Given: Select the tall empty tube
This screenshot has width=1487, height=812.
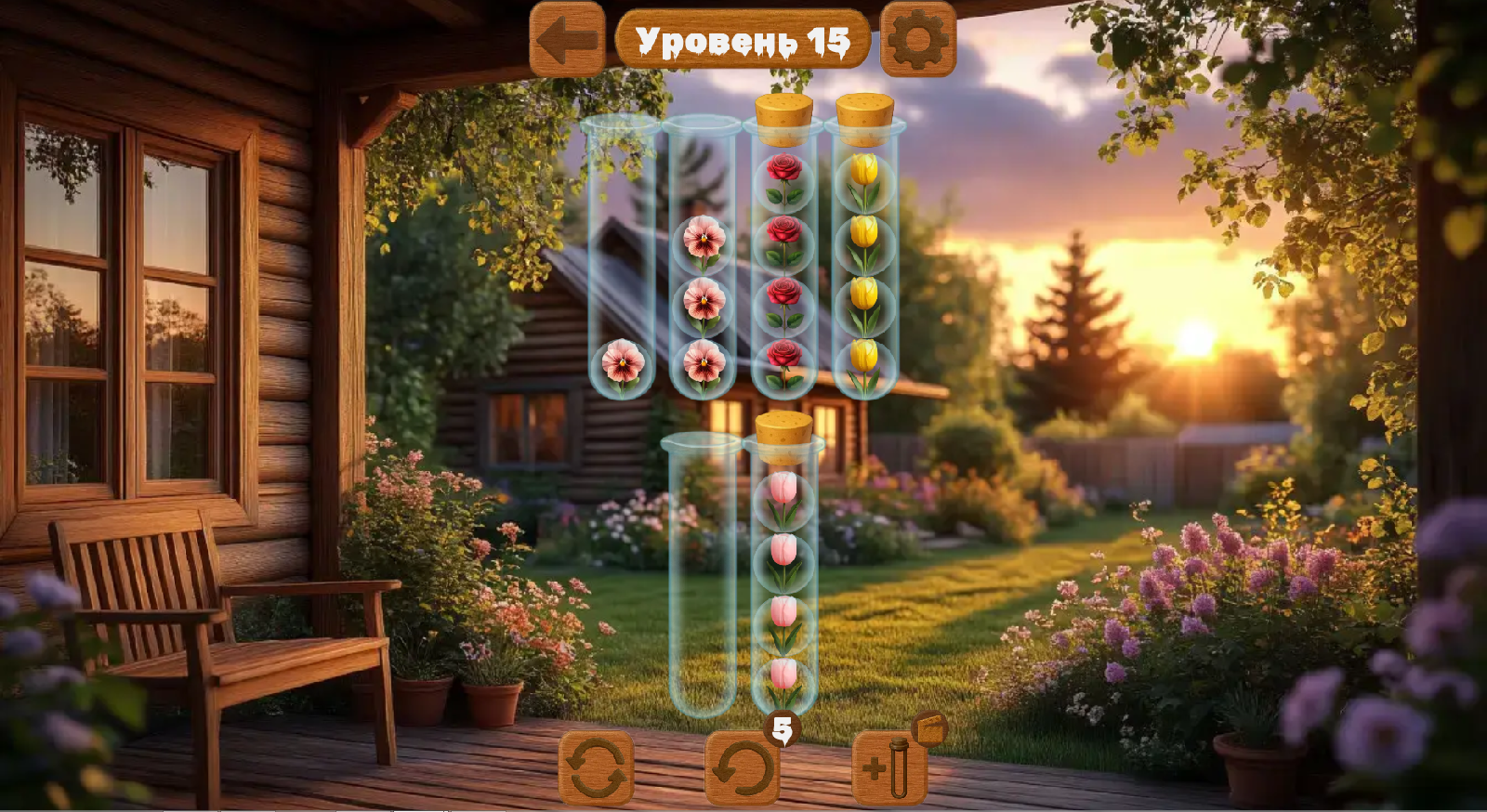Looking at the screenshot, I should (700, 576).
